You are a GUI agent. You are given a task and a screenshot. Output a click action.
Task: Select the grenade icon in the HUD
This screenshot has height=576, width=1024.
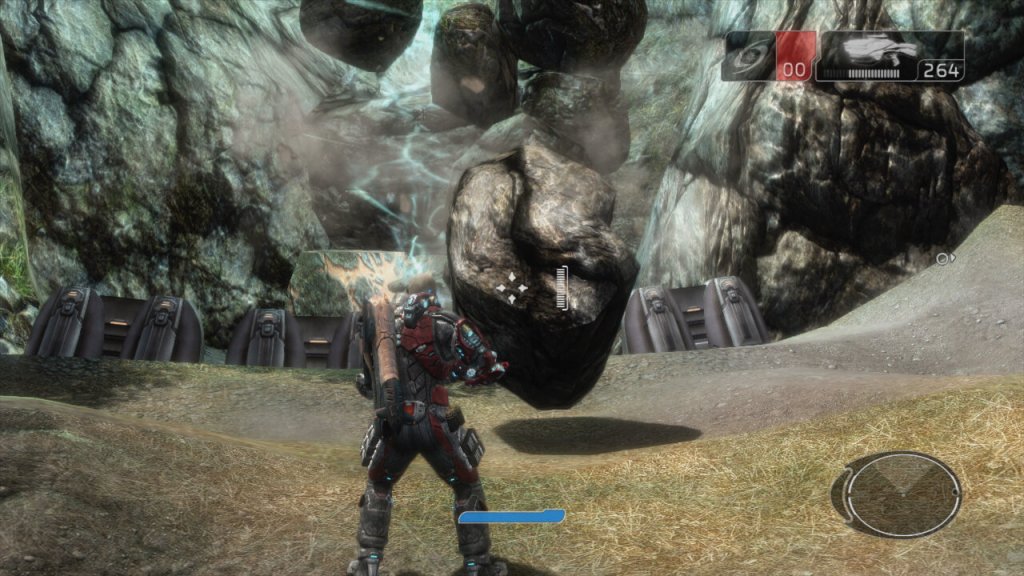pyautogui.click(x=748, y=56)
